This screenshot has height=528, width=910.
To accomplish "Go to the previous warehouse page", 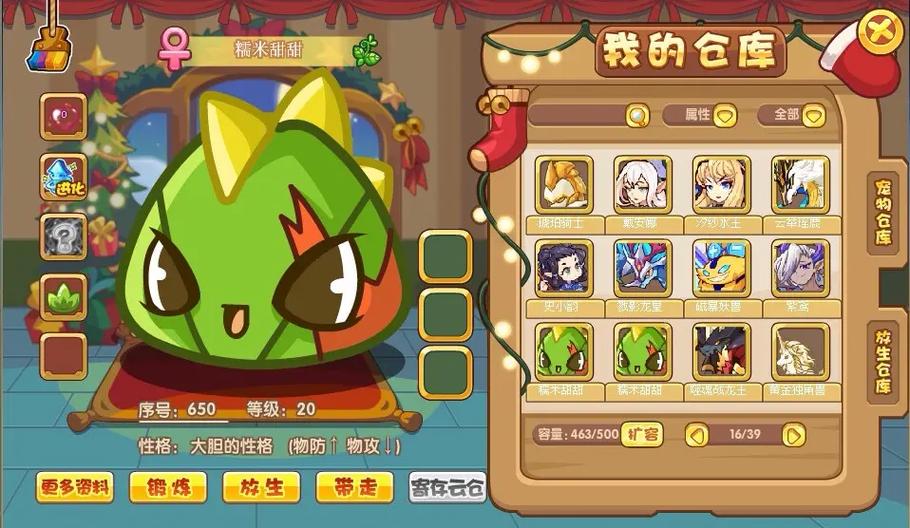I will (697, 435).
